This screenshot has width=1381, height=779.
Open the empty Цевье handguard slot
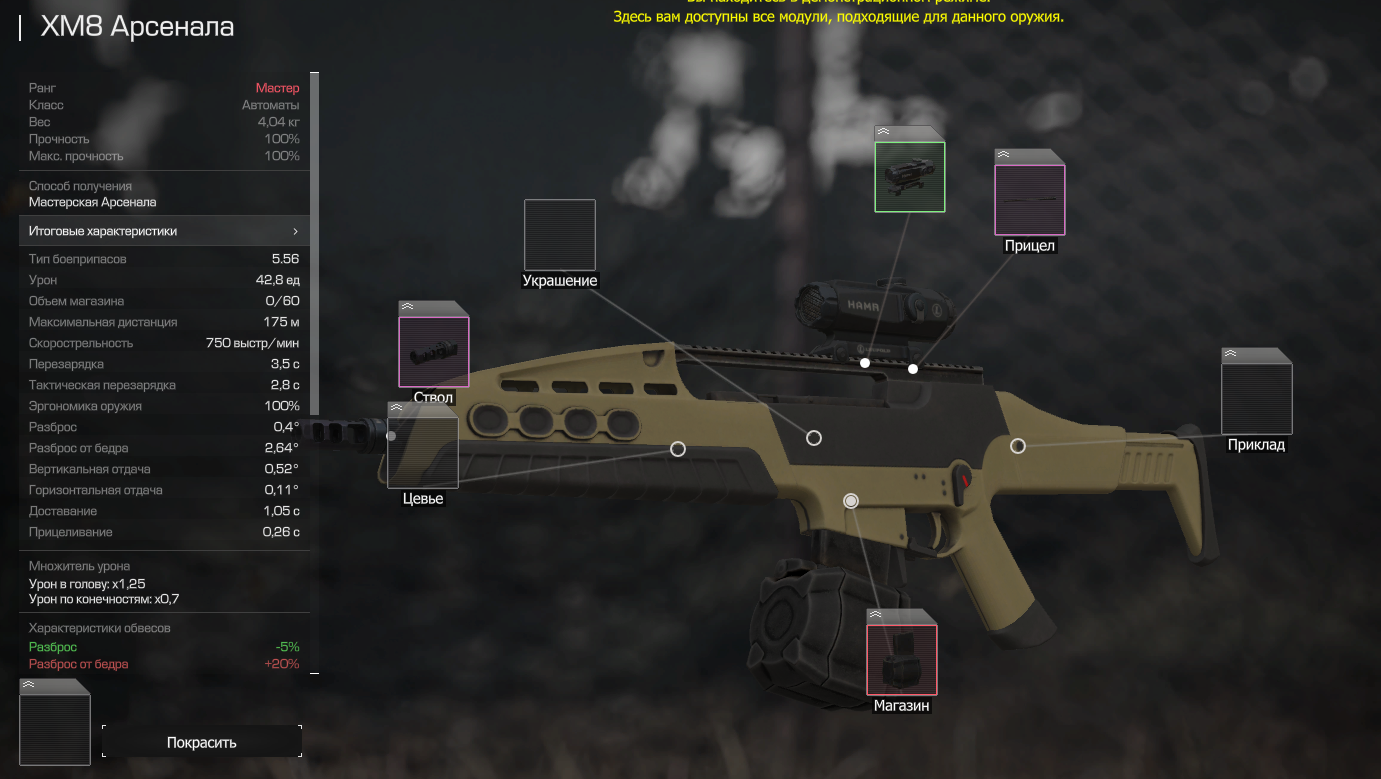[422, 452]
